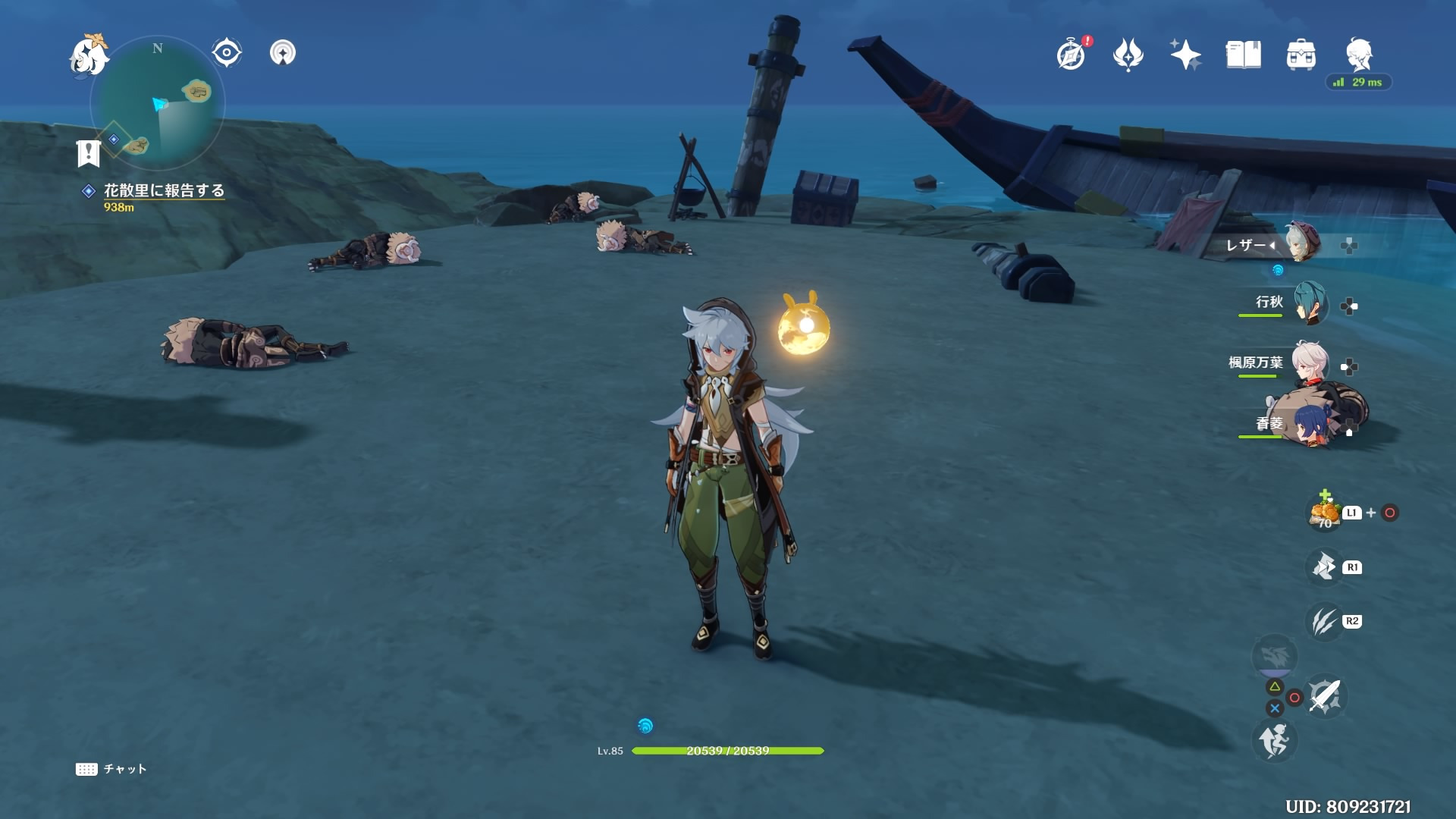Switch to party member 行秋
Viewport: 1456px width, 819px height.
(1310, 303)
